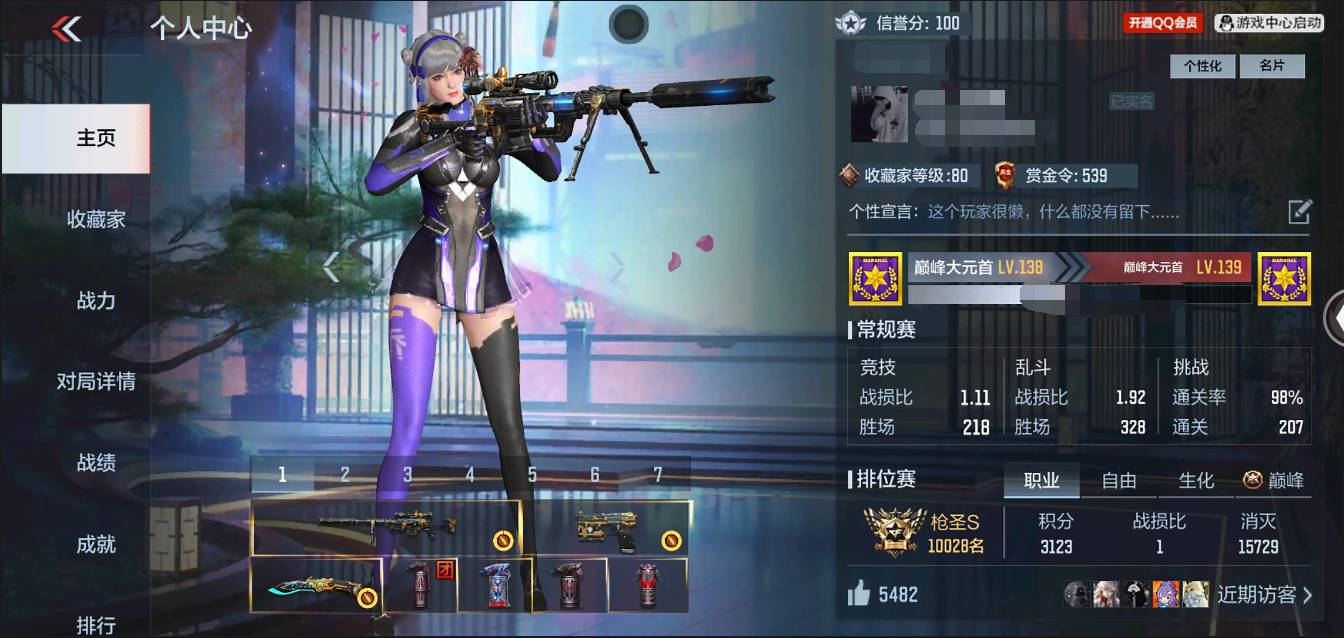
Task: Show the 排行 rankings page
Action: [96, 624]
